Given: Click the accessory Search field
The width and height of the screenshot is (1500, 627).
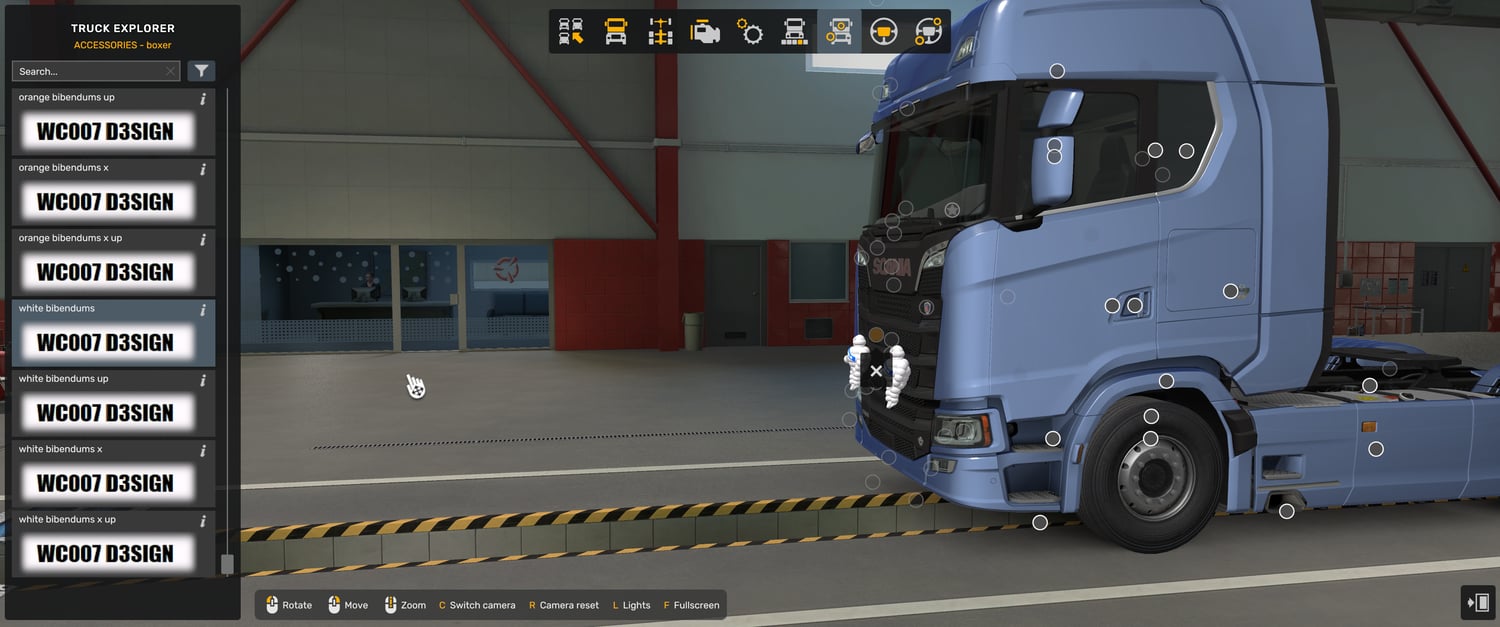Looking at the screenshot, I should tap(88, 71).
